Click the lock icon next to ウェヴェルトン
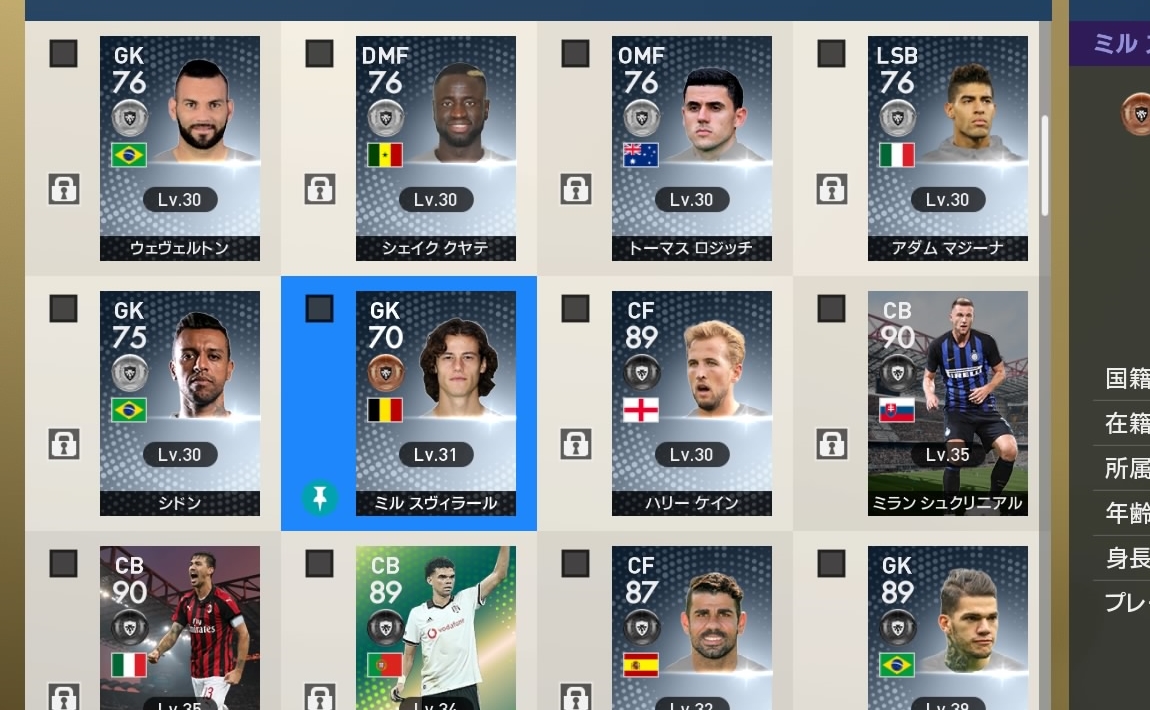Viewport: 1150px width, 710px height. point(63,188)
